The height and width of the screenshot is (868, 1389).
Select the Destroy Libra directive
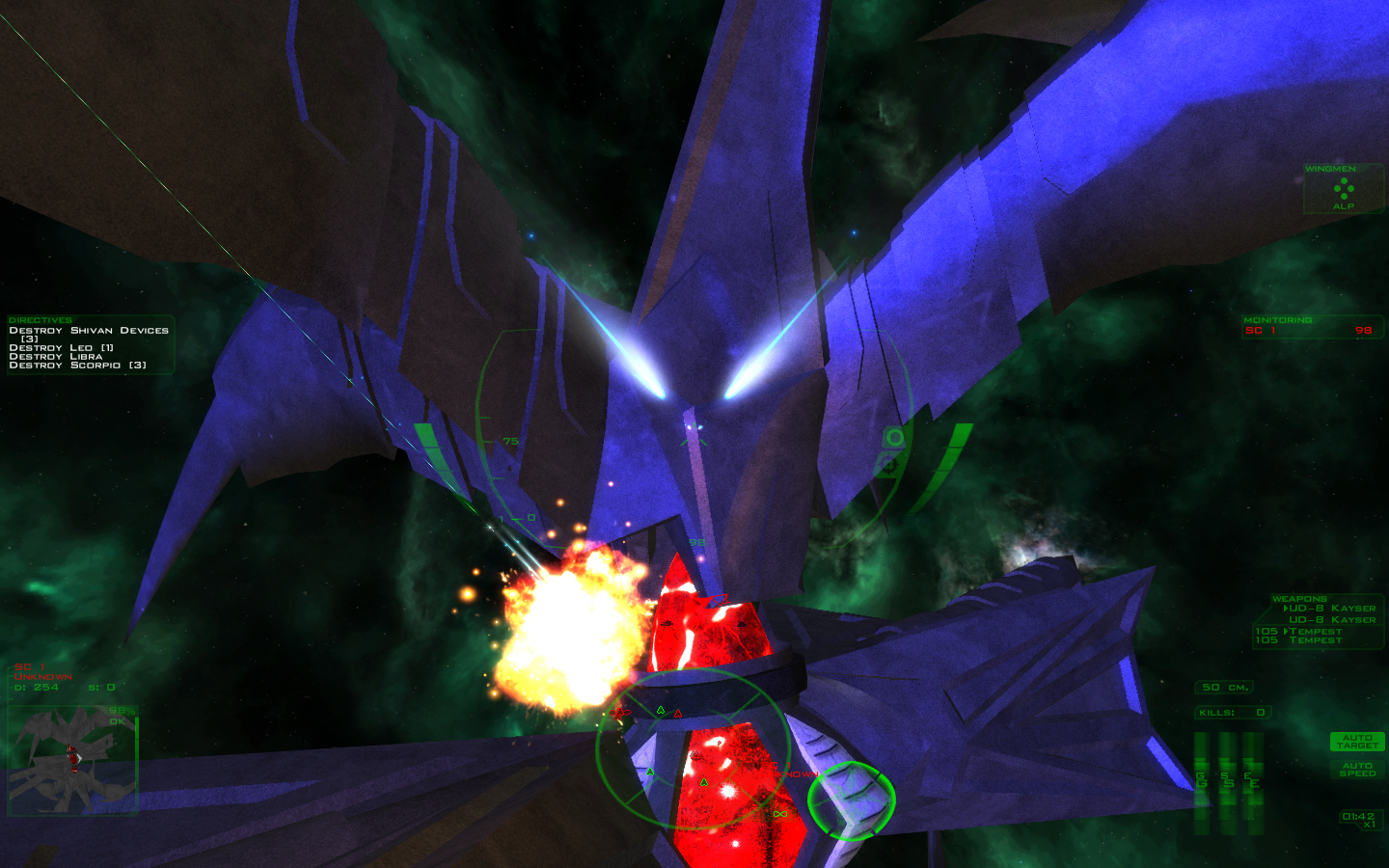click(x=56, y=357)
